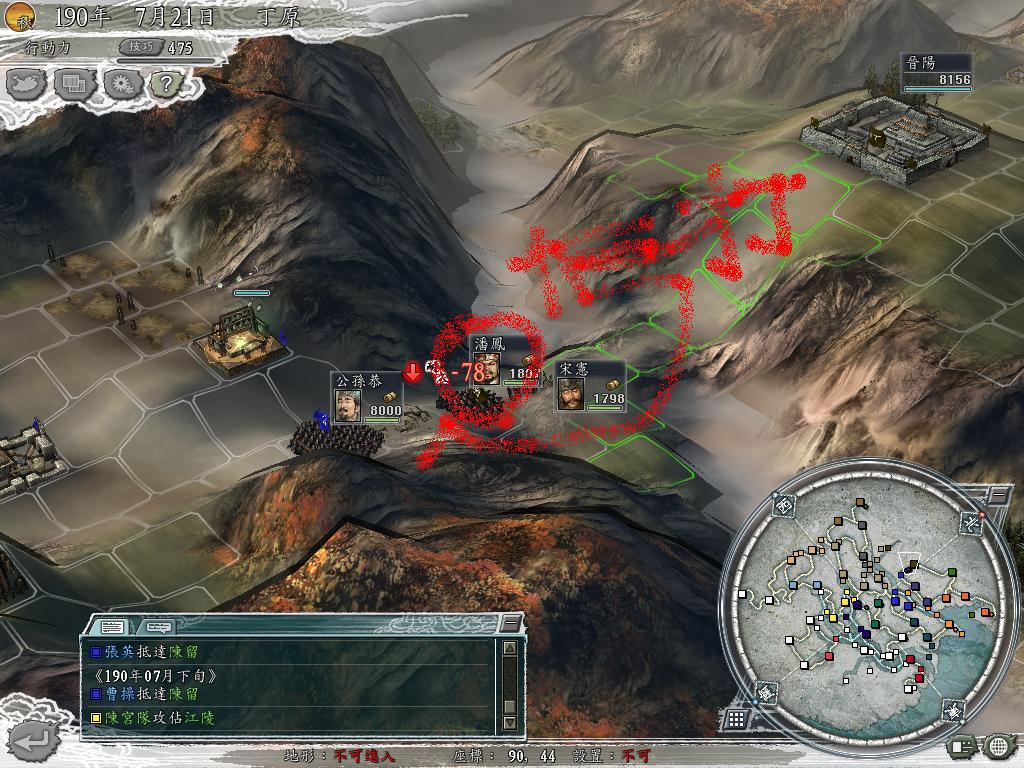The image size is (1024, 768).
Task: Open the gear settings button
Action: 121,85
